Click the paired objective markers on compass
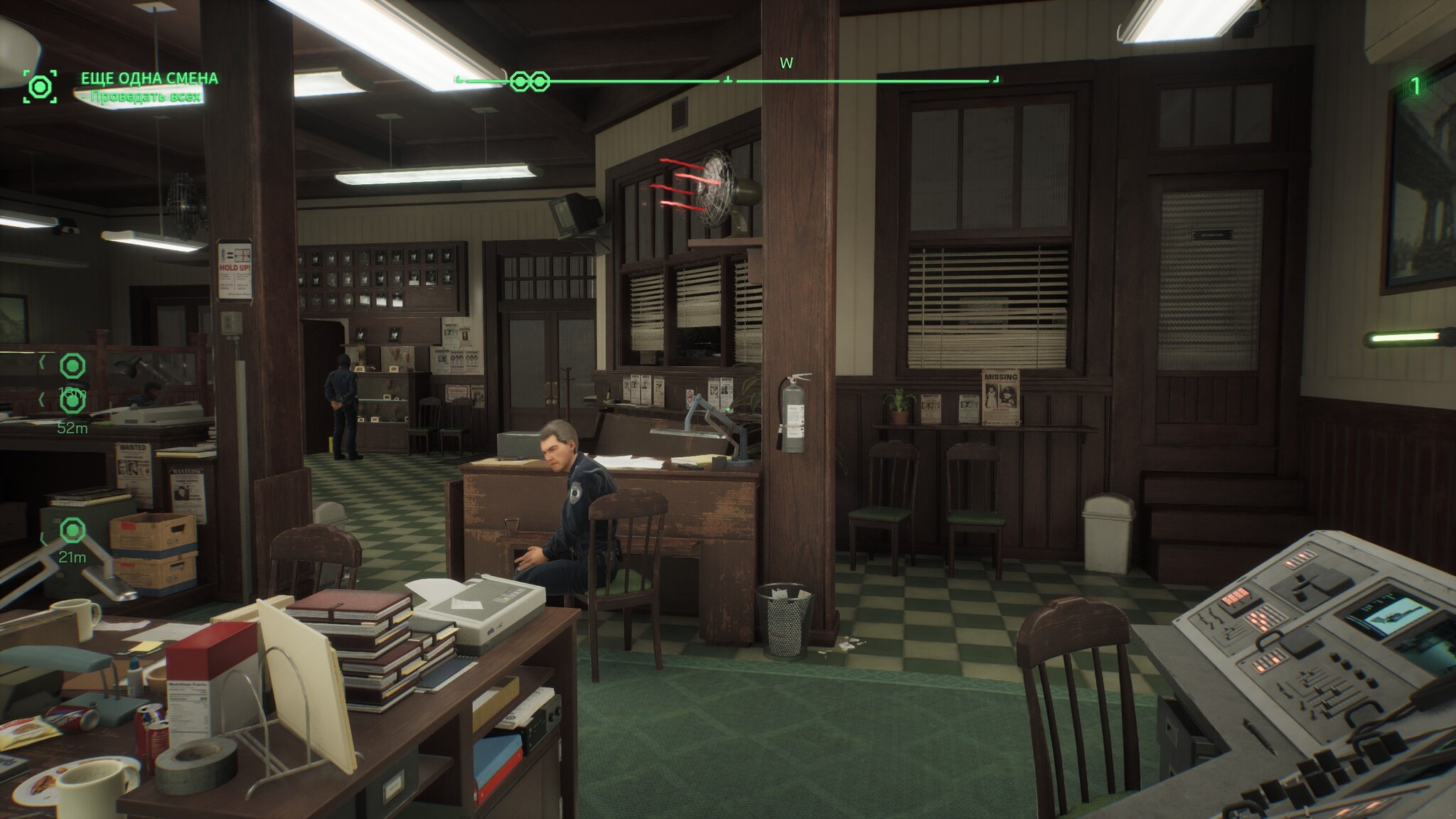The height and width of the screenshot is (819, 1456). [530, 81]
